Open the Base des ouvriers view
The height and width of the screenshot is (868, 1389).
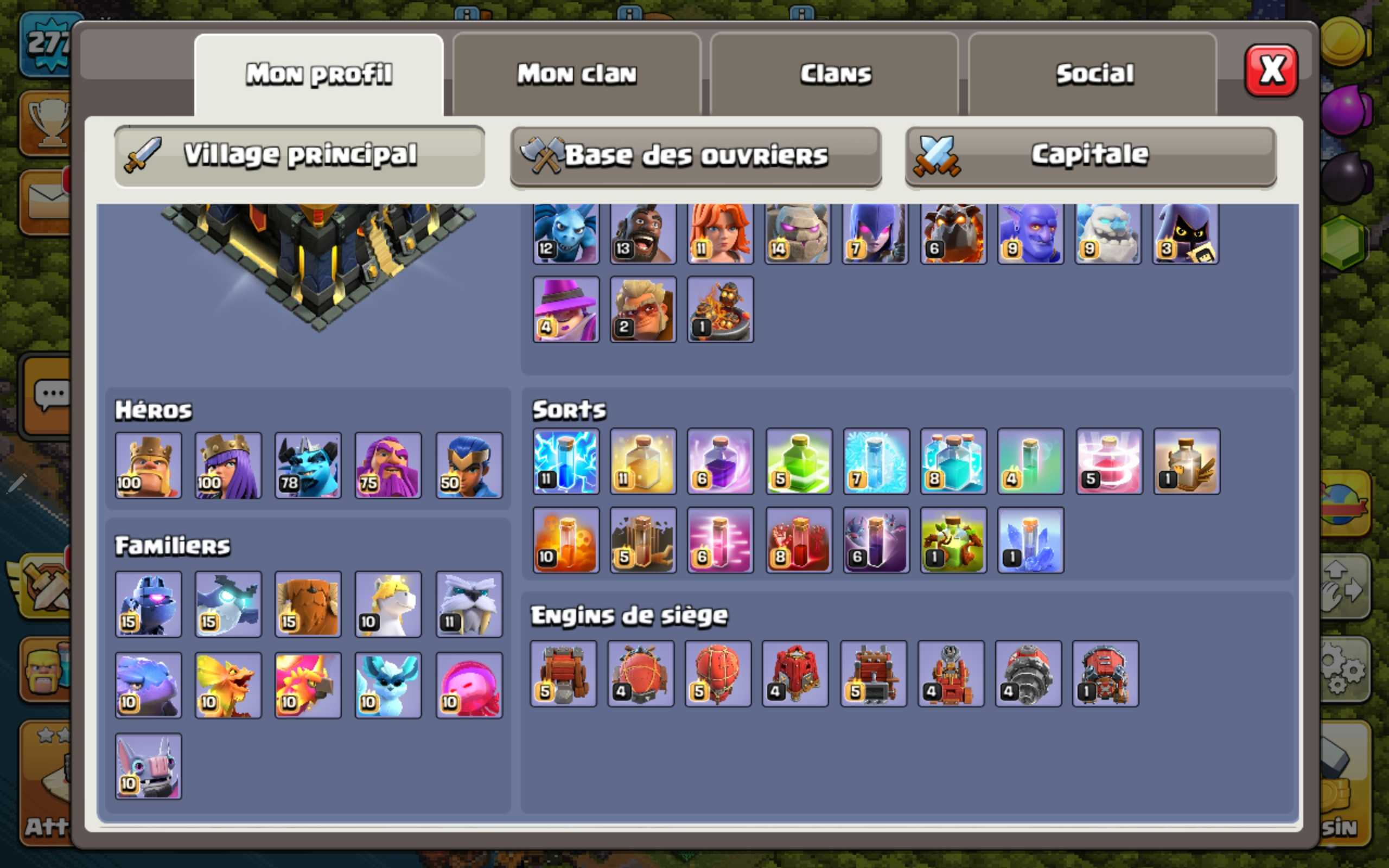(x=694, y=155)
